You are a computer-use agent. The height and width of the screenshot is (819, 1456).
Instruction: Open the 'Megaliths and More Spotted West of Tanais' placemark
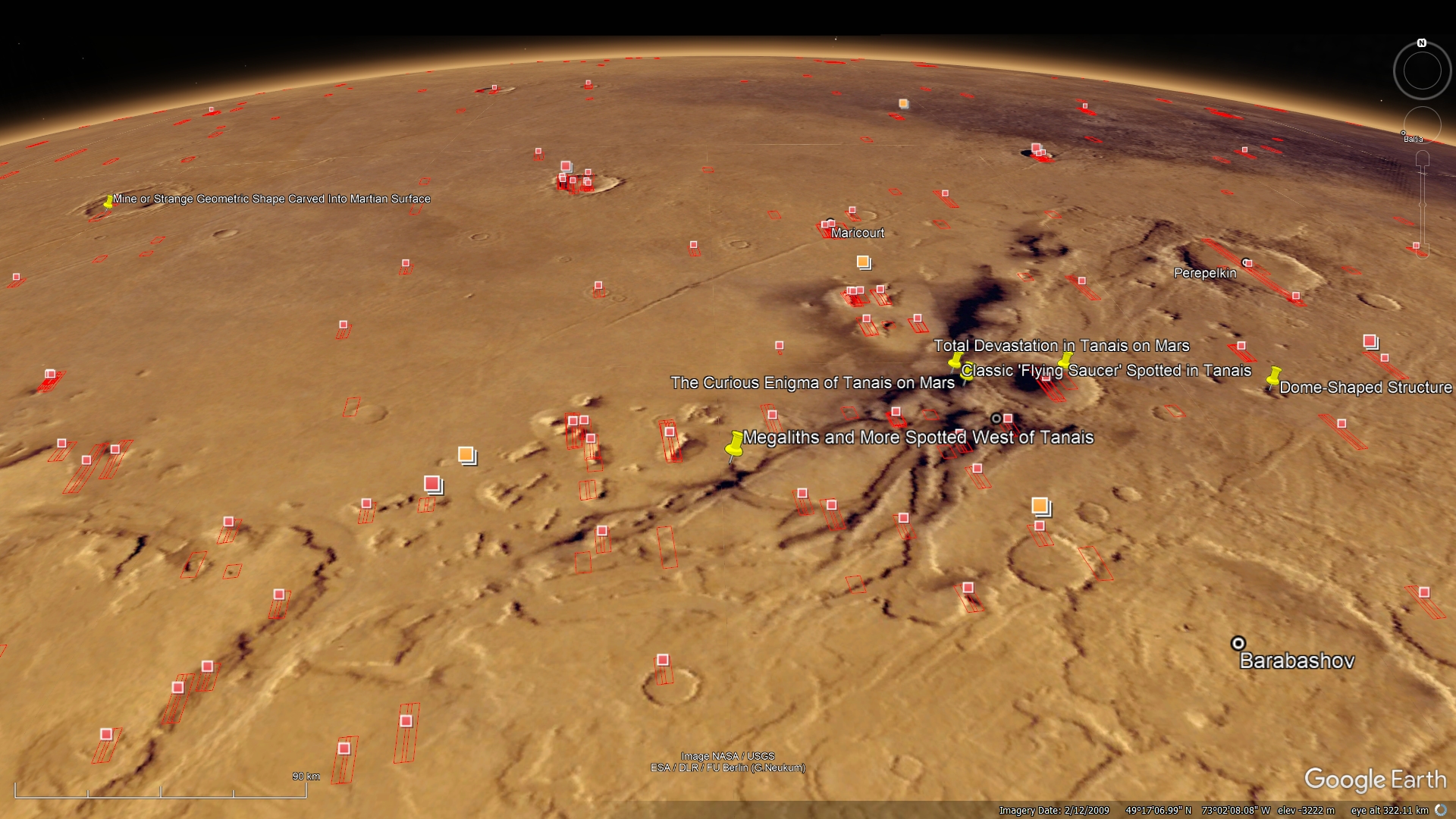click(x=918, y=438)
